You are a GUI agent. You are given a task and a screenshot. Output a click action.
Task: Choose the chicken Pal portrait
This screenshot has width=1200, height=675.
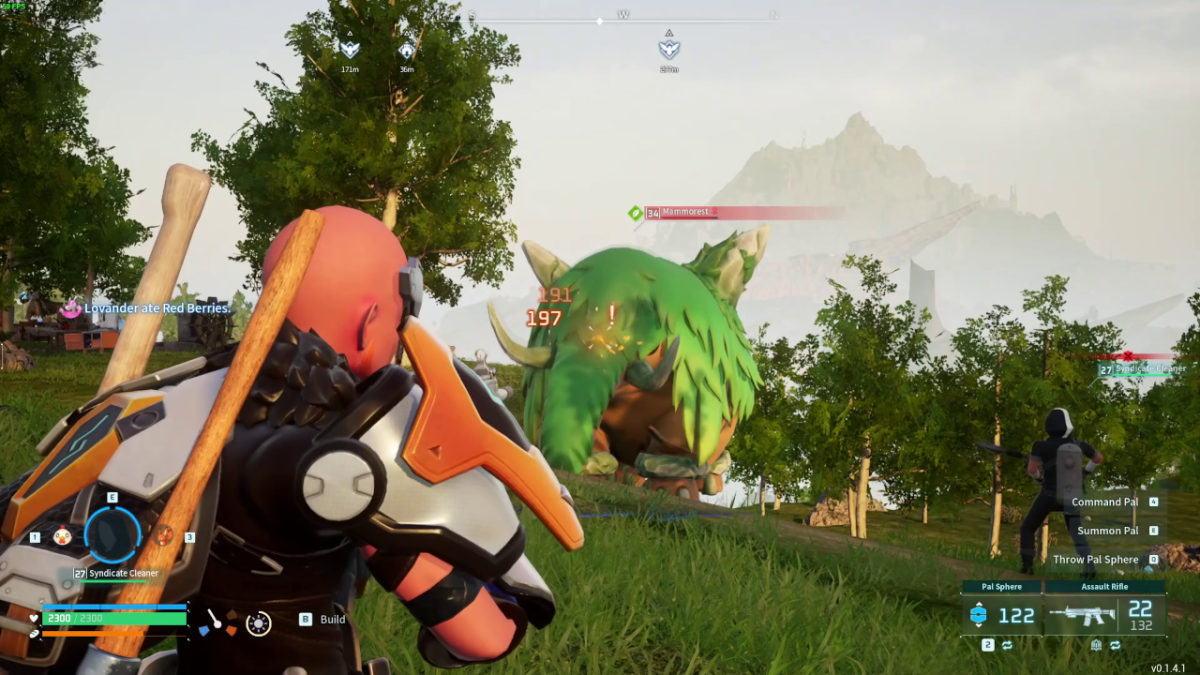[x=62, y=537]
